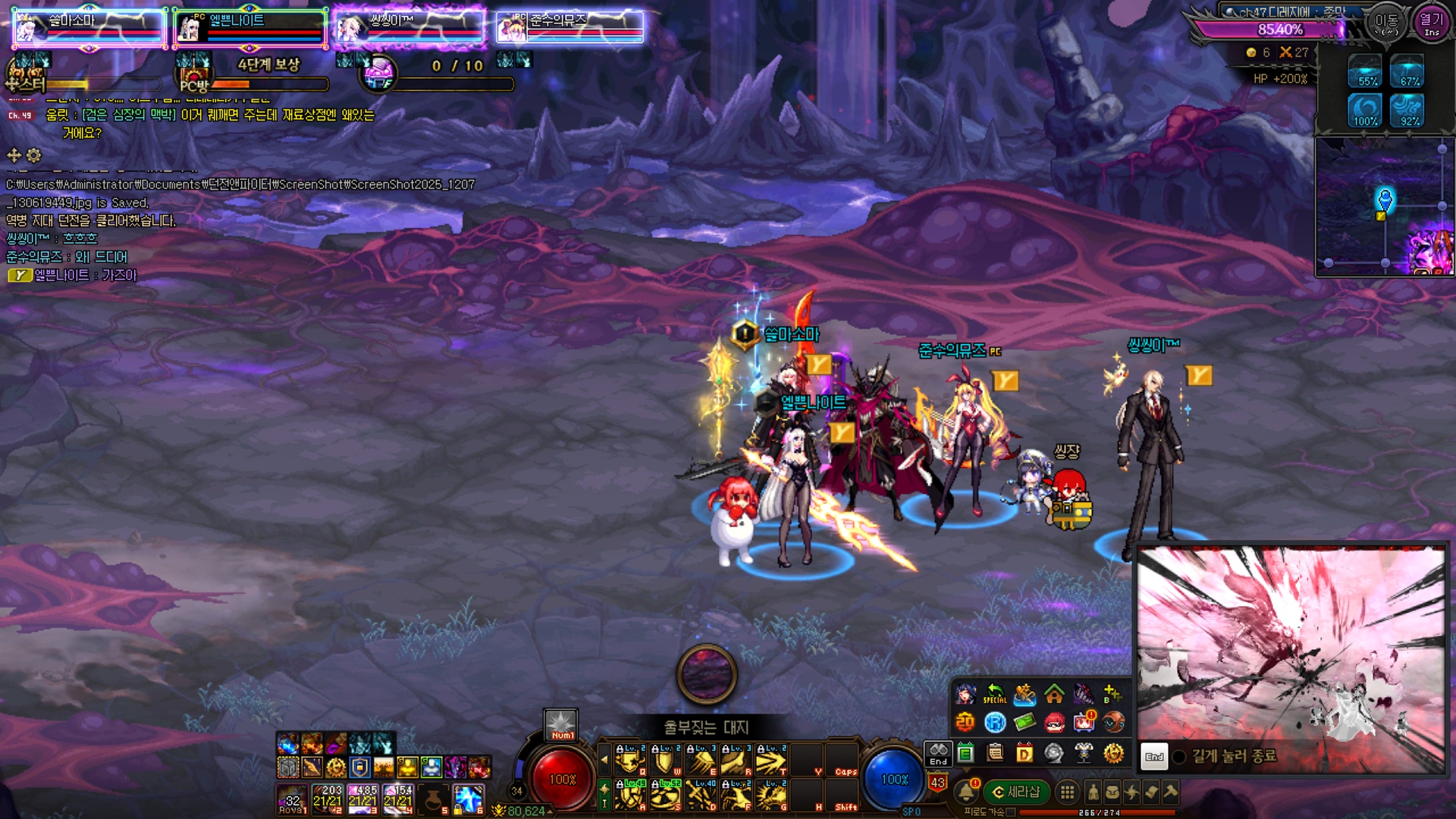Viewport: 1456px width, 819px height.
Task: Open the 세라샵 cash shop
Action: 1016,792
